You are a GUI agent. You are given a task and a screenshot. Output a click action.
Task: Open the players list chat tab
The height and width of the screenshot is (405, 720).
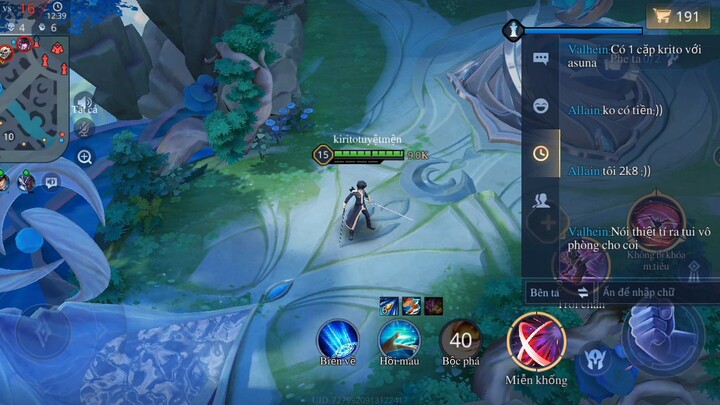pos(541,200)
